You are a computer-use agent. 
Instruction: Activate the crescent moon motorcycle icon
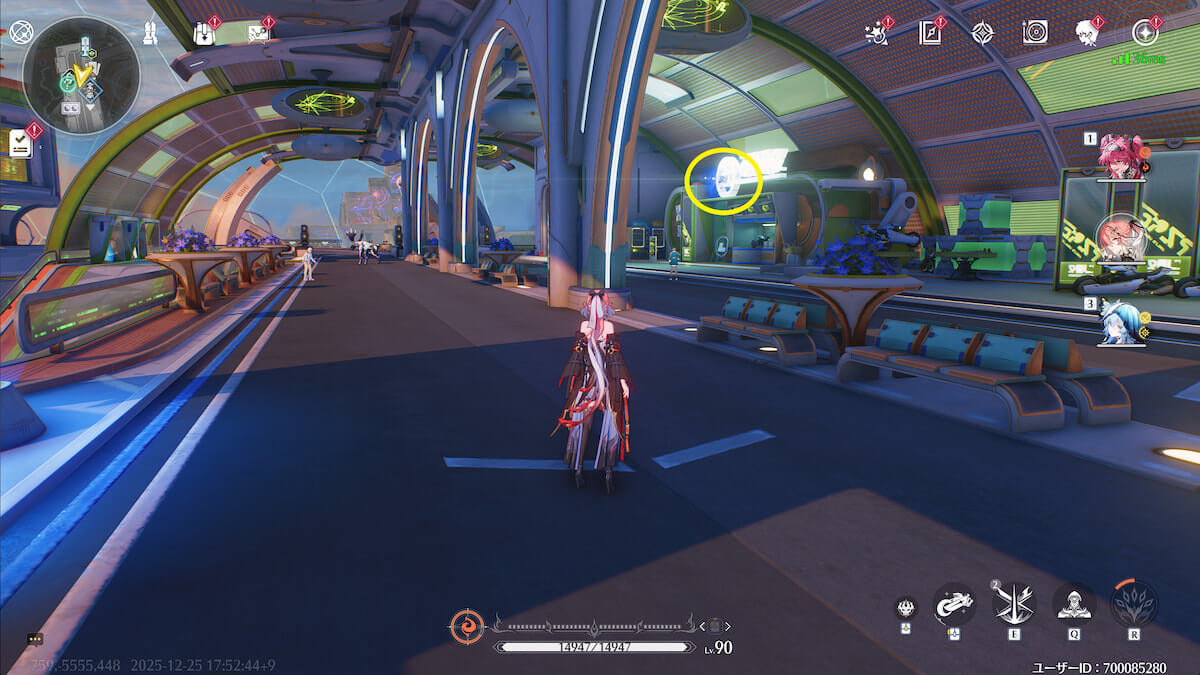(x=953, y=604)
